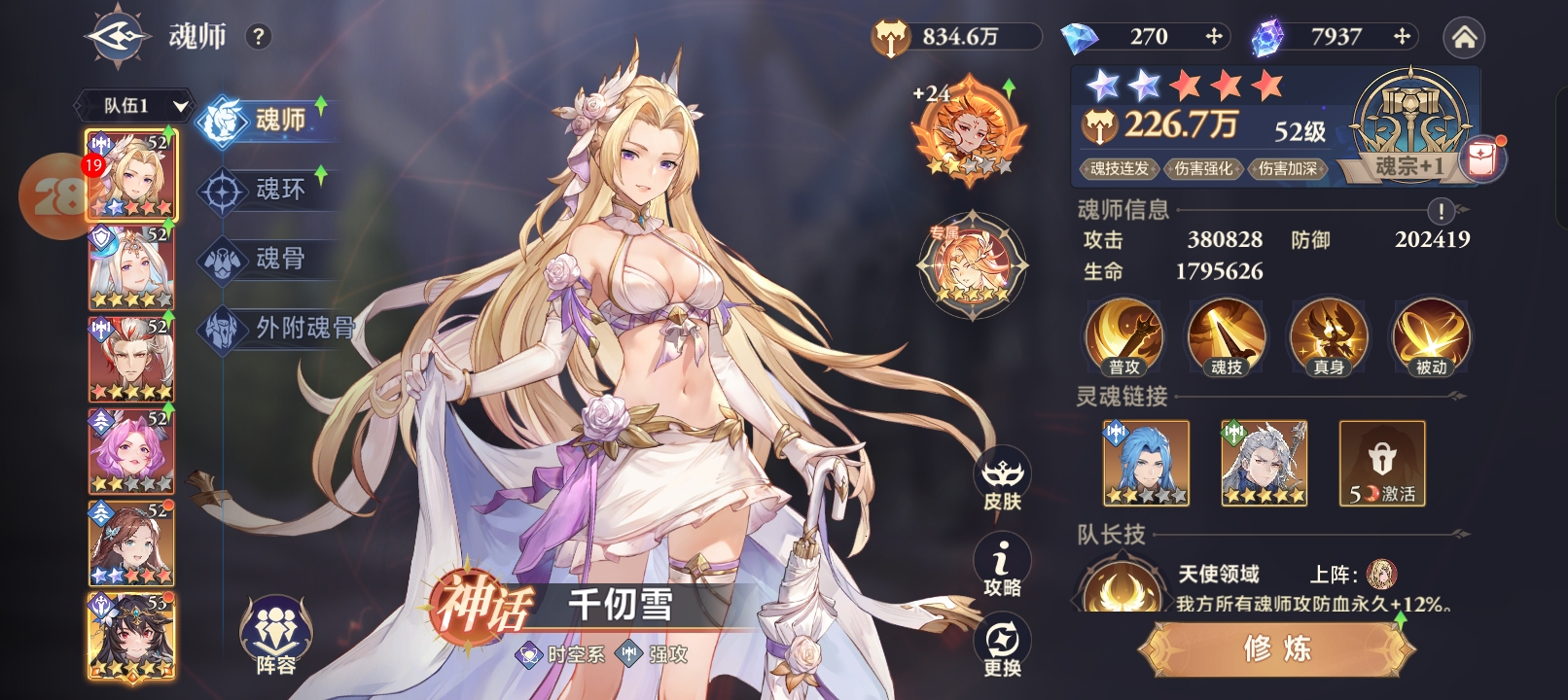Image resolution: width=1568 pixels, height=700 pixels.
Task: Add more blue diamonds
Action: coord(1213,37)
